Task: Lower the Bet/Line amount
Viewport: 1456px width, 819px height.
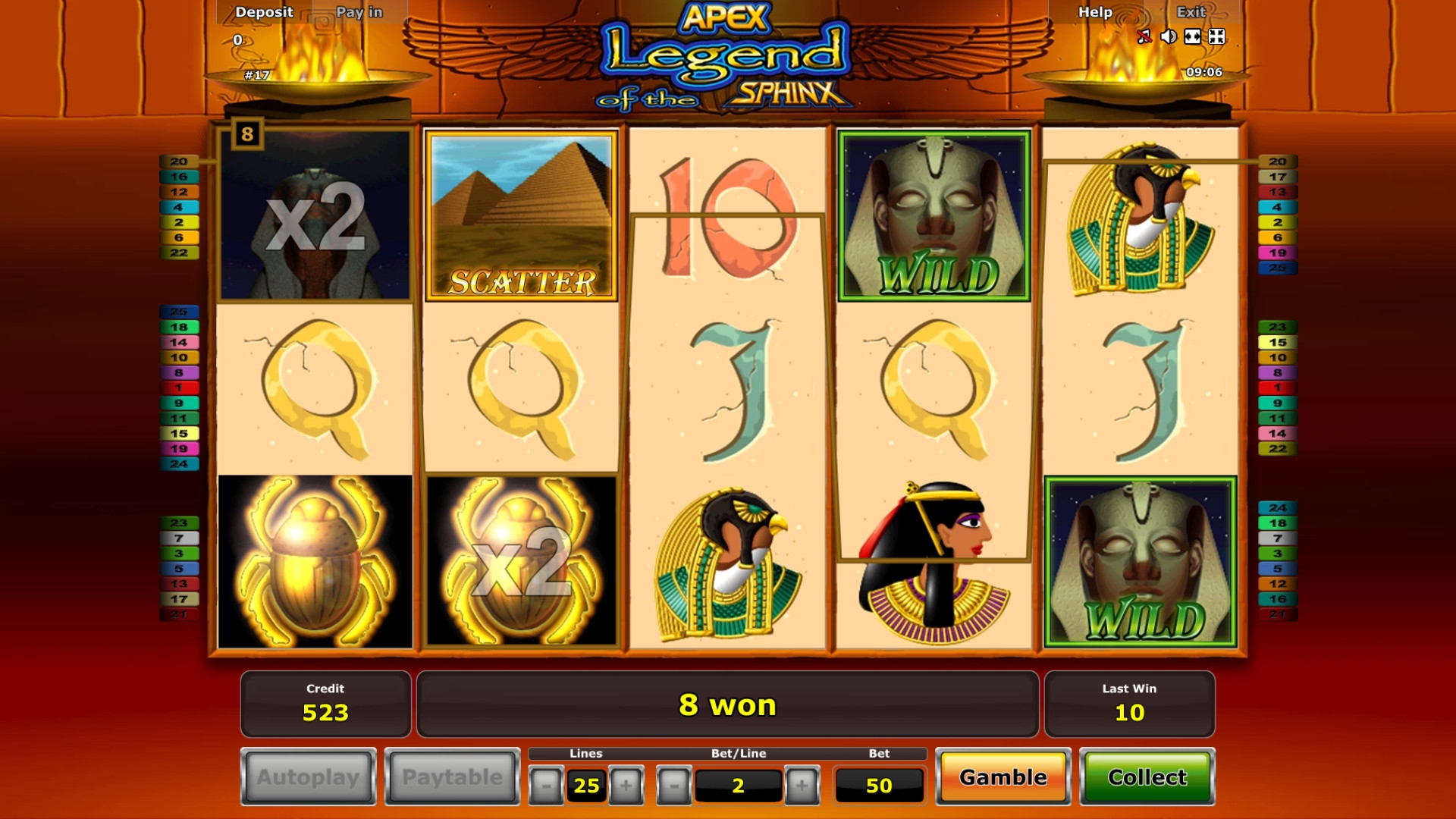Action: point(673,786)
